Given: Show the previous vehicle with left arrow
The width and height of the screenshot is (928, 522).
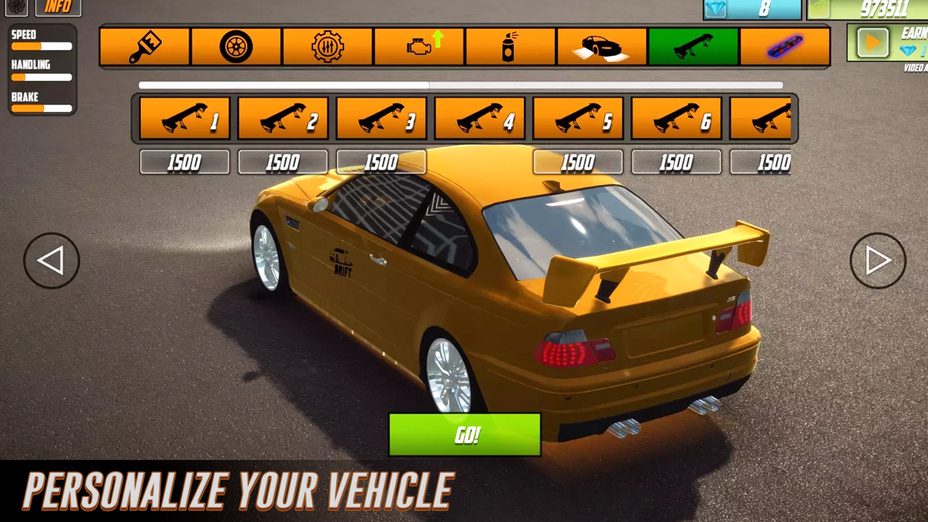Looking at the screenshot, I should coord(51,261).
